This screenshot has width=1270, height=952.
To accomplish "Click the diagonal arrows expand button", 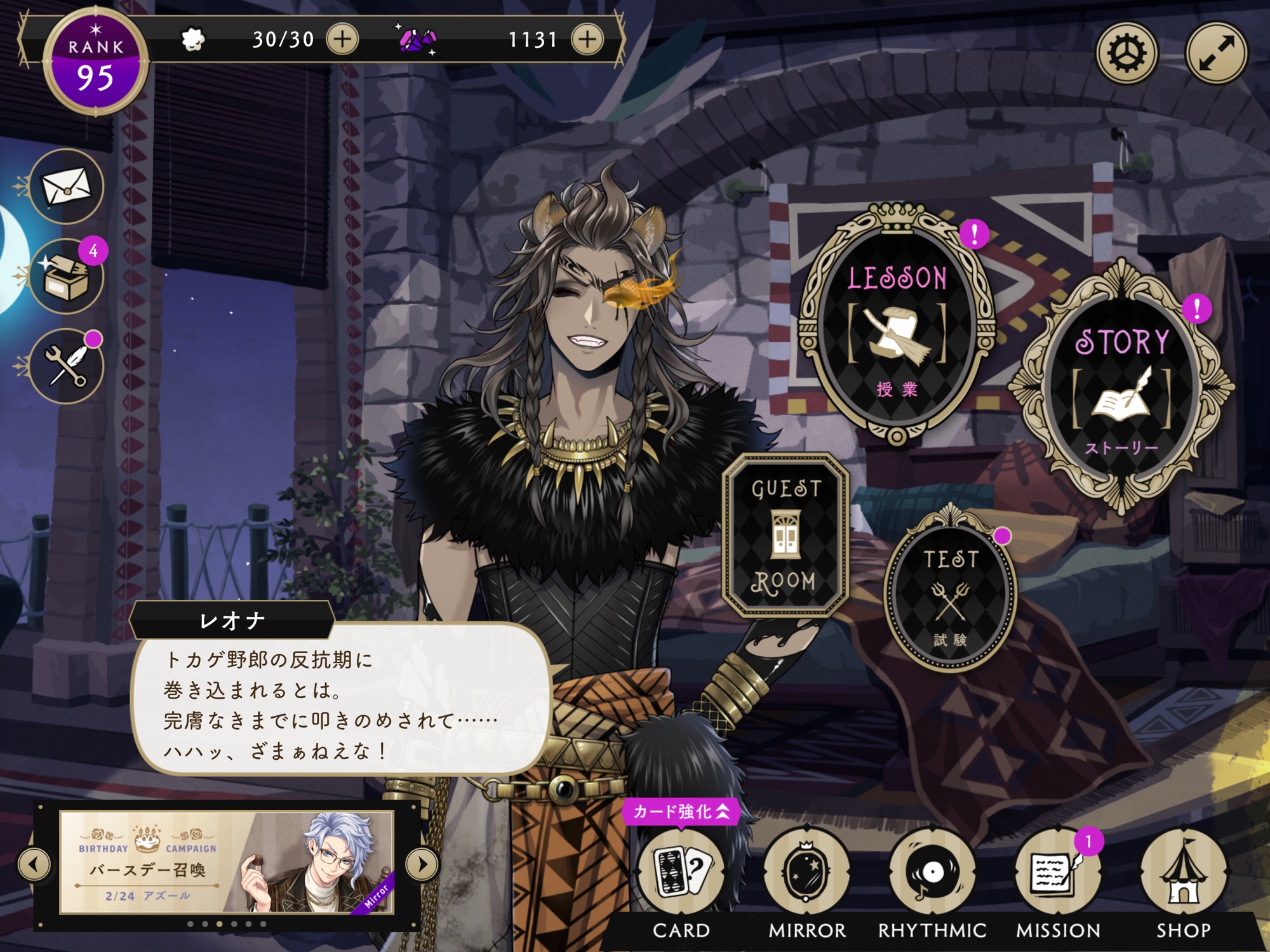I will pos(1216,53).
